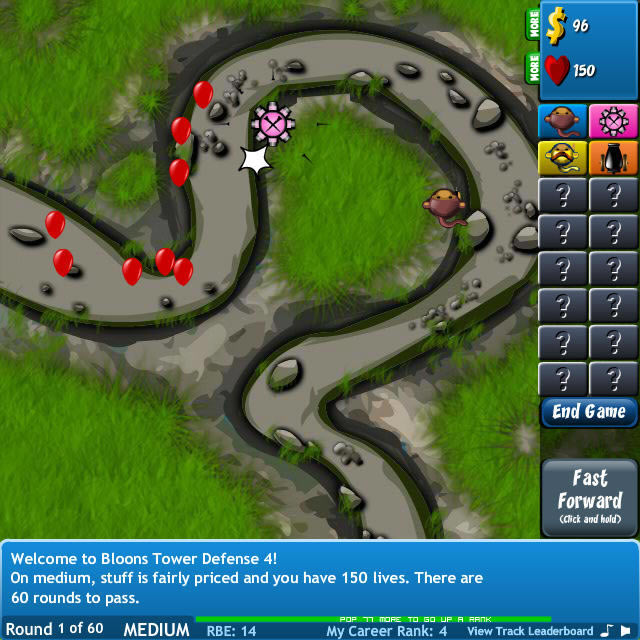Toggle music with the note icon
Viewport: 640px width, 640px height.
(x=608, y=630)
